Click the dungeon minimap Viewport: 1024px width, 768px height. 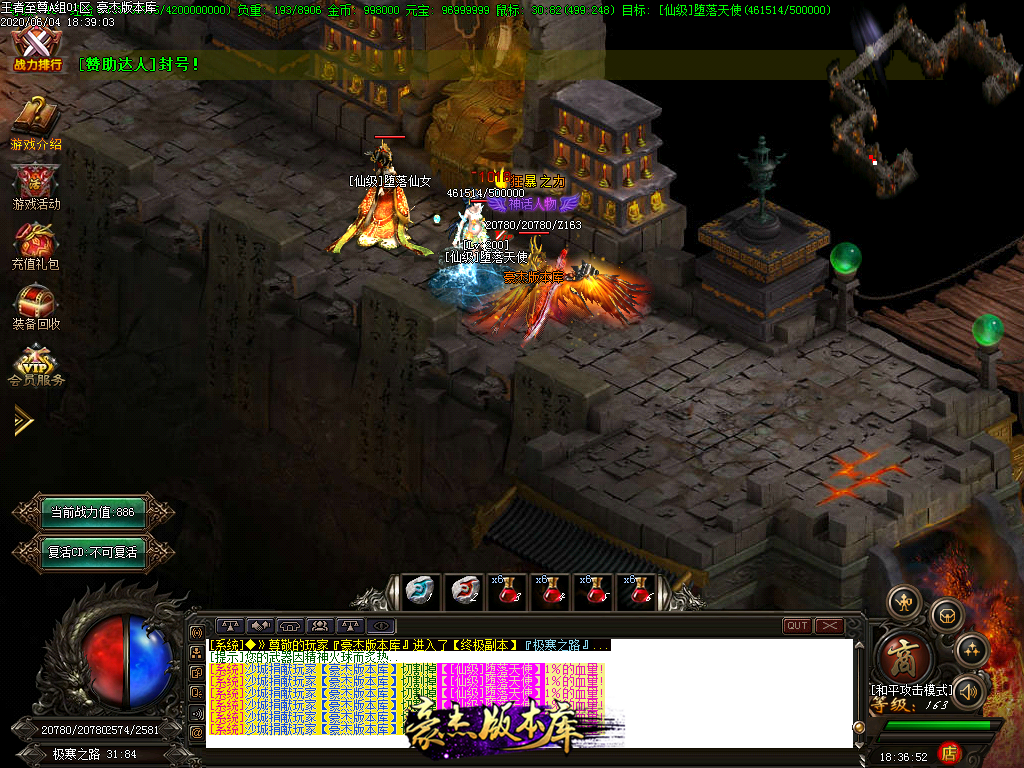920,90
